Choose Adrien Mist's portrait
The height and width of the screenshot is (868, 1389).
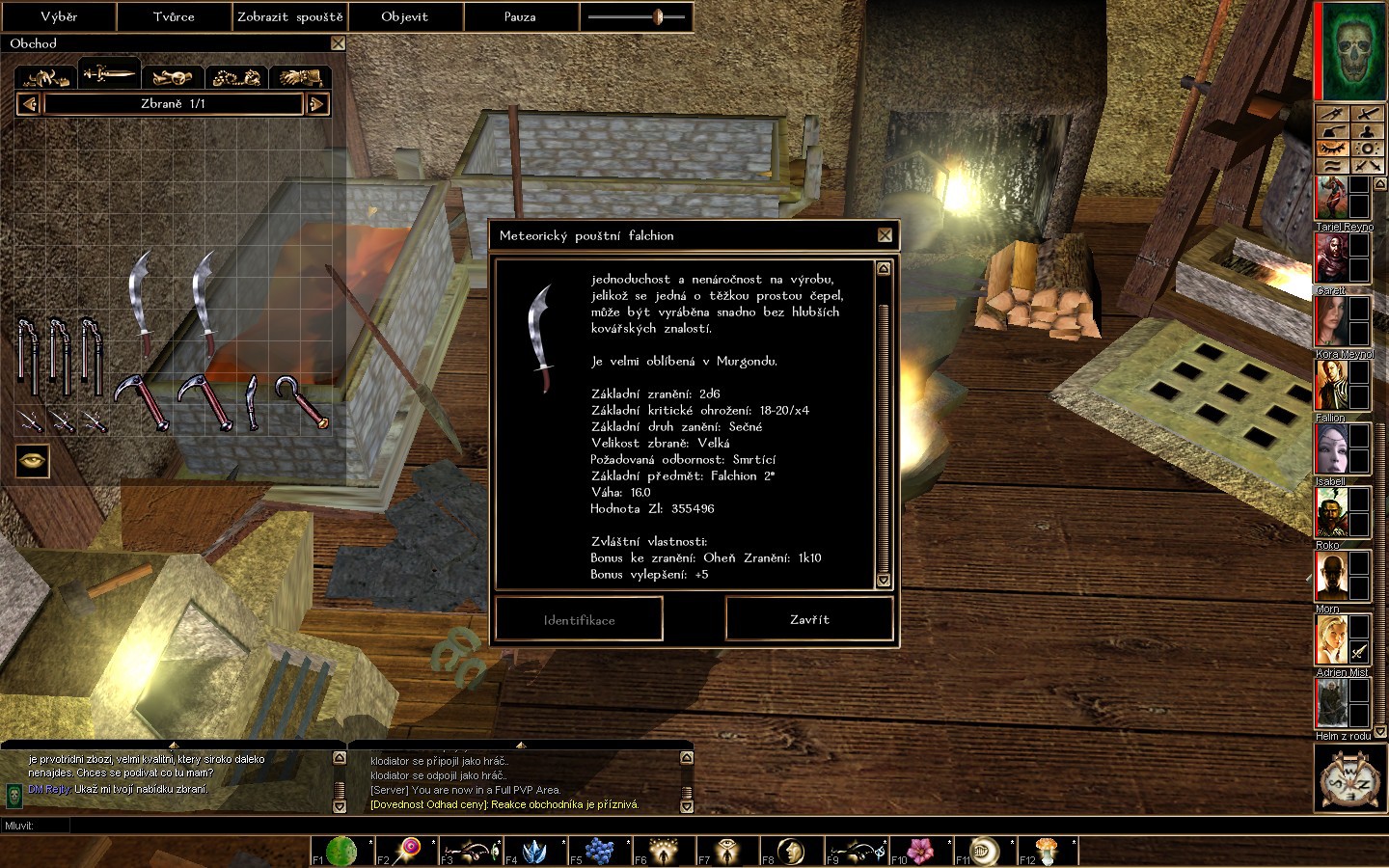click(1332, 638)
